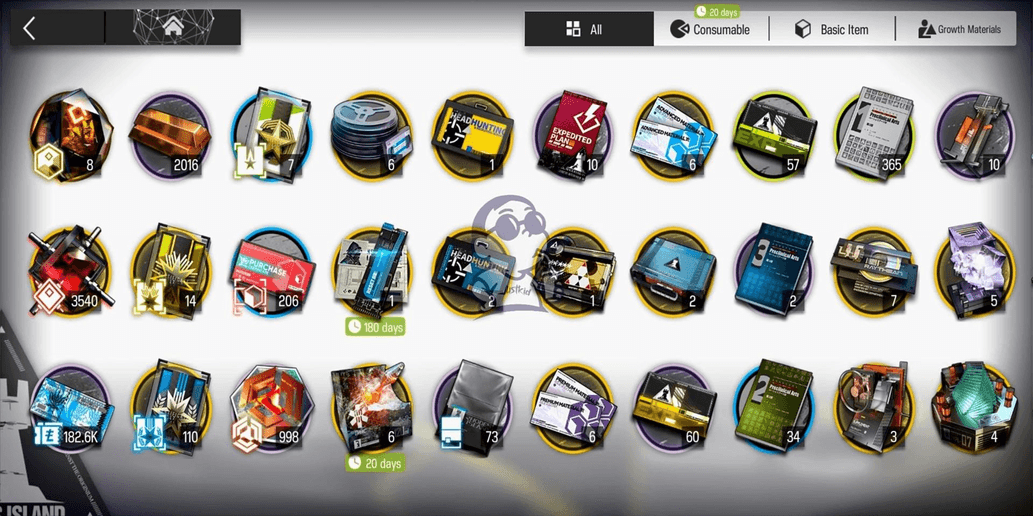This screenshot has height=516, width=1033.
Task: Select the Growth Materials tab
Action: [x=958, y=29]
